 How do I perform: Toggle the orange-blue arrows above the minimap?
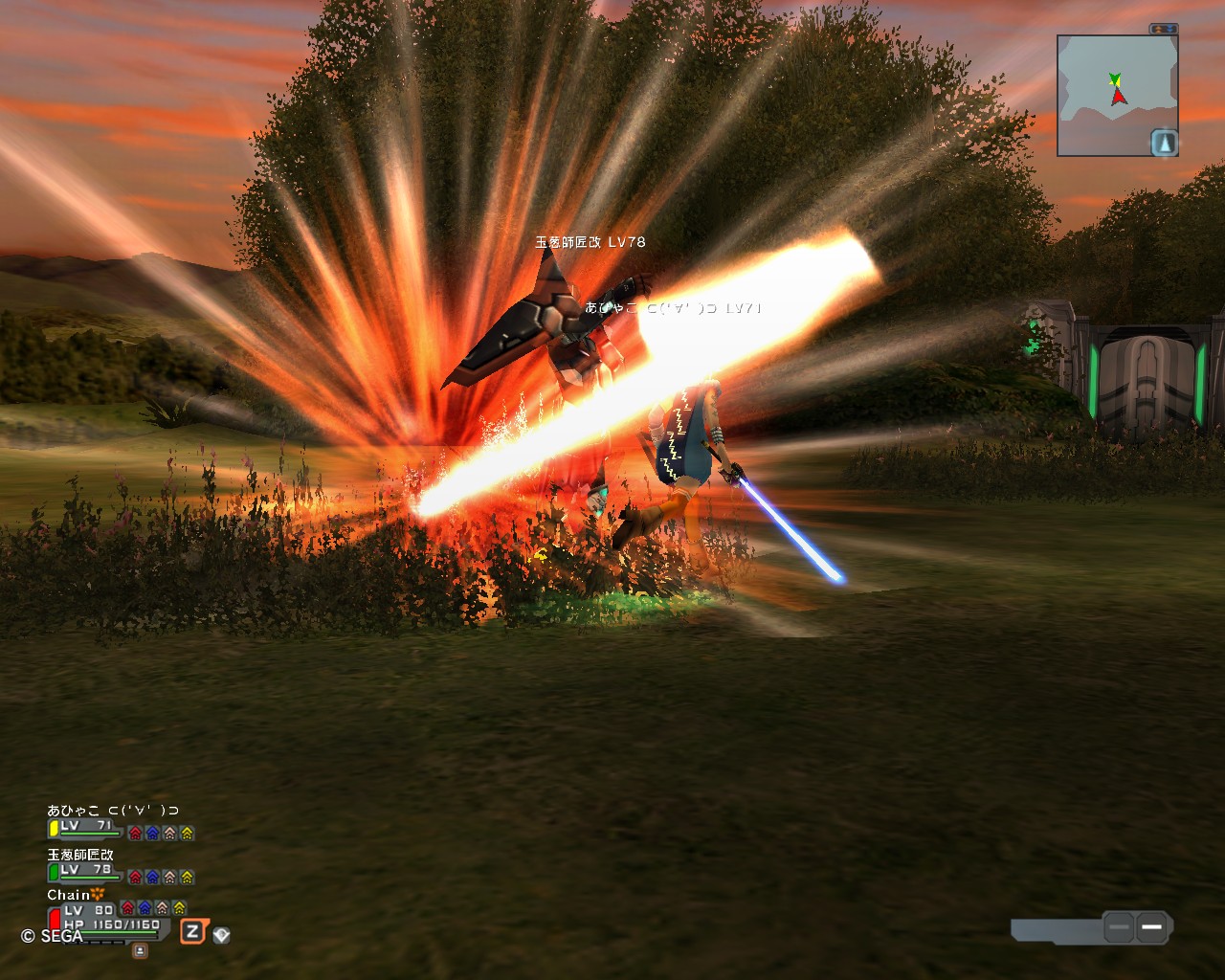(1164, 30)
